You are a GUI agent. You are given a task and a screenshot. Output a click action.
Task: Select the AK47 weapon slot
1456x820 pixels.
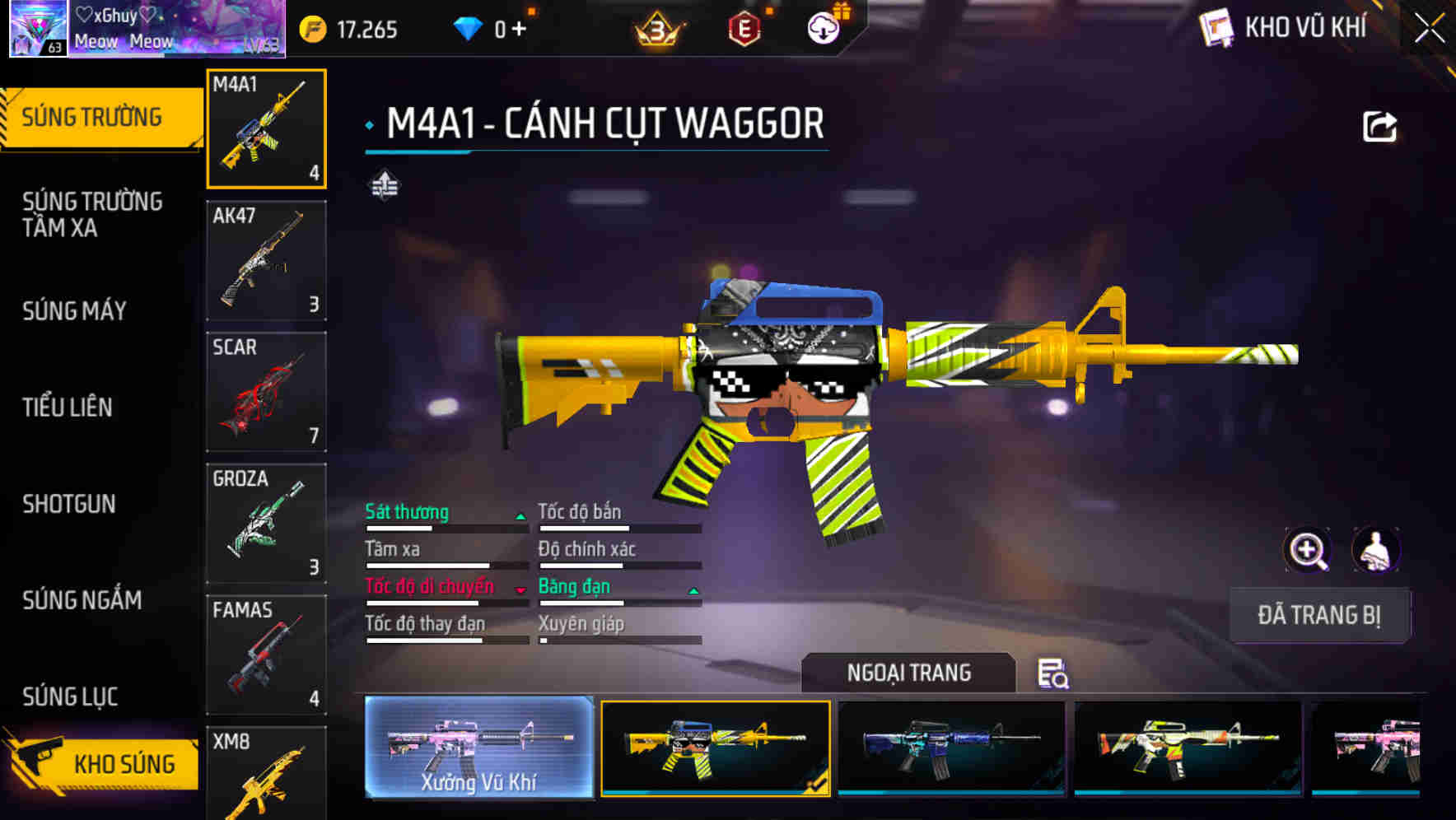(x=266, y=260)
